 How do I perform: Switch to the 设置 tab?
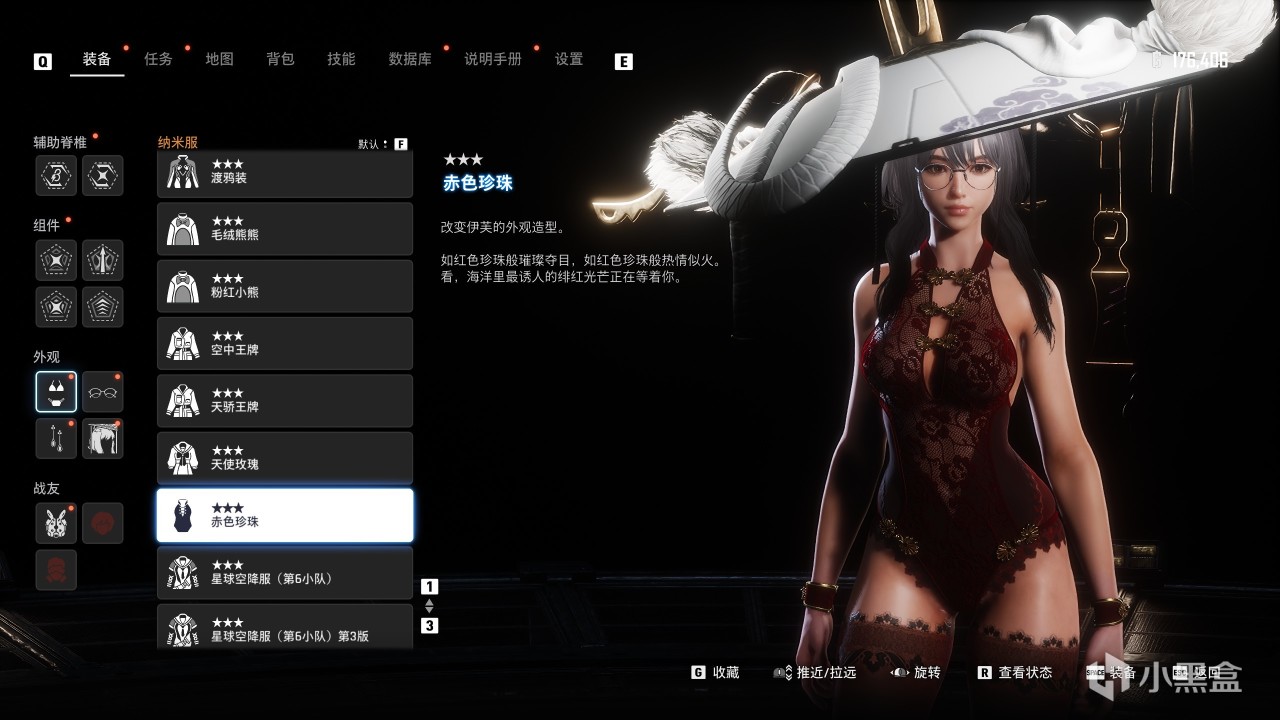click(569, 59)
